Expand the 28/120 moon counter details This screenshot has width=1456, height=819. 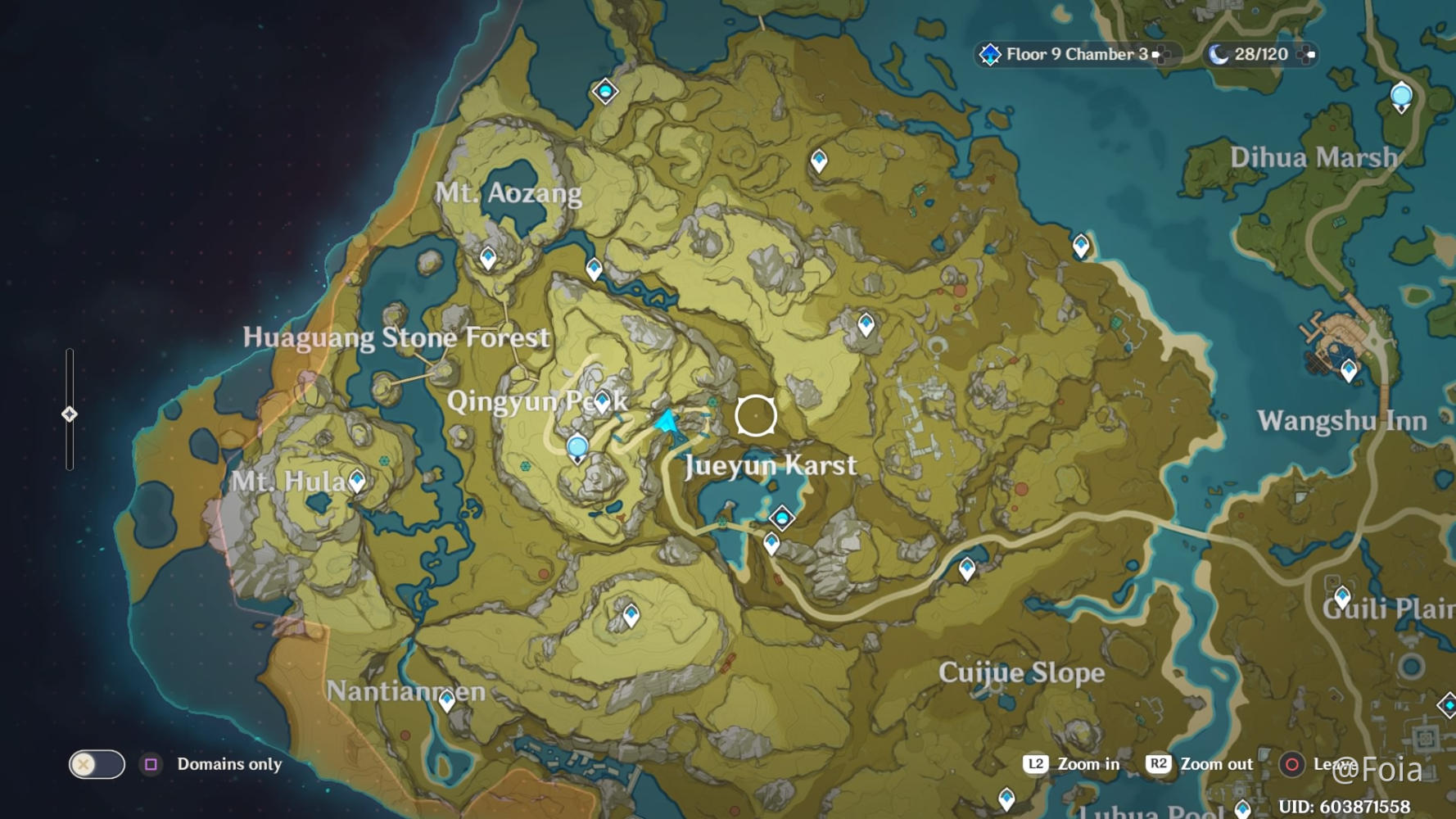(1305, 55)
